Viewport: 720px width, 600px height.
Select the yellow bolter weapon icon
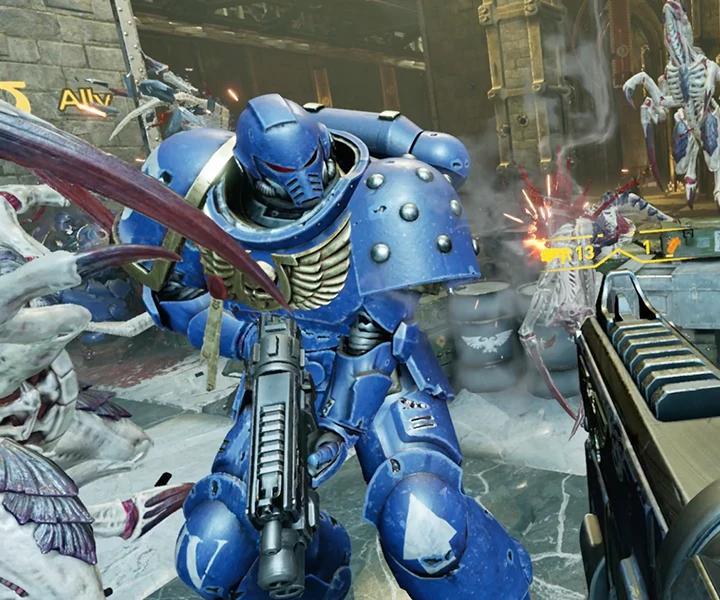pyautogui.click(x=555, y=255)
